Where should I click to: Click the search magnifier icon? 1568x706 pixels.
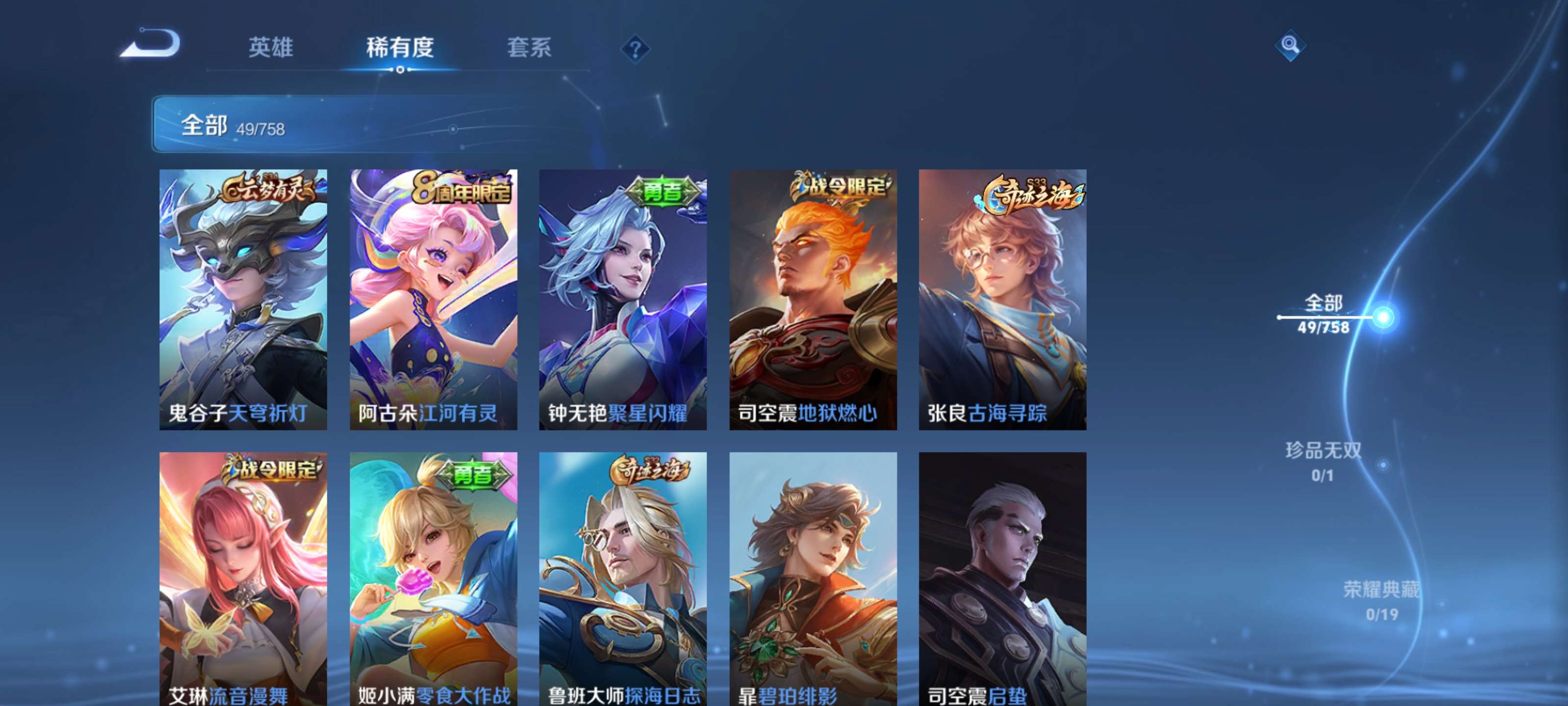pyautogui.click(x=1291, y=46)
